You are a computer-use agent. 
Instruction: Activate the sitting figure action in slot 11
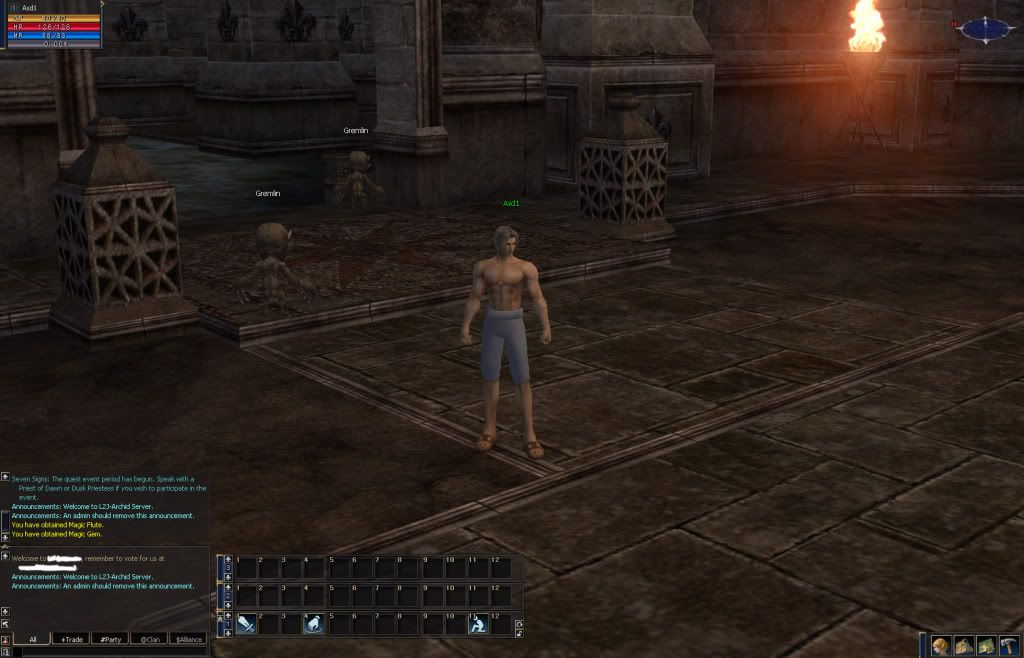click(x=478, y=625)
